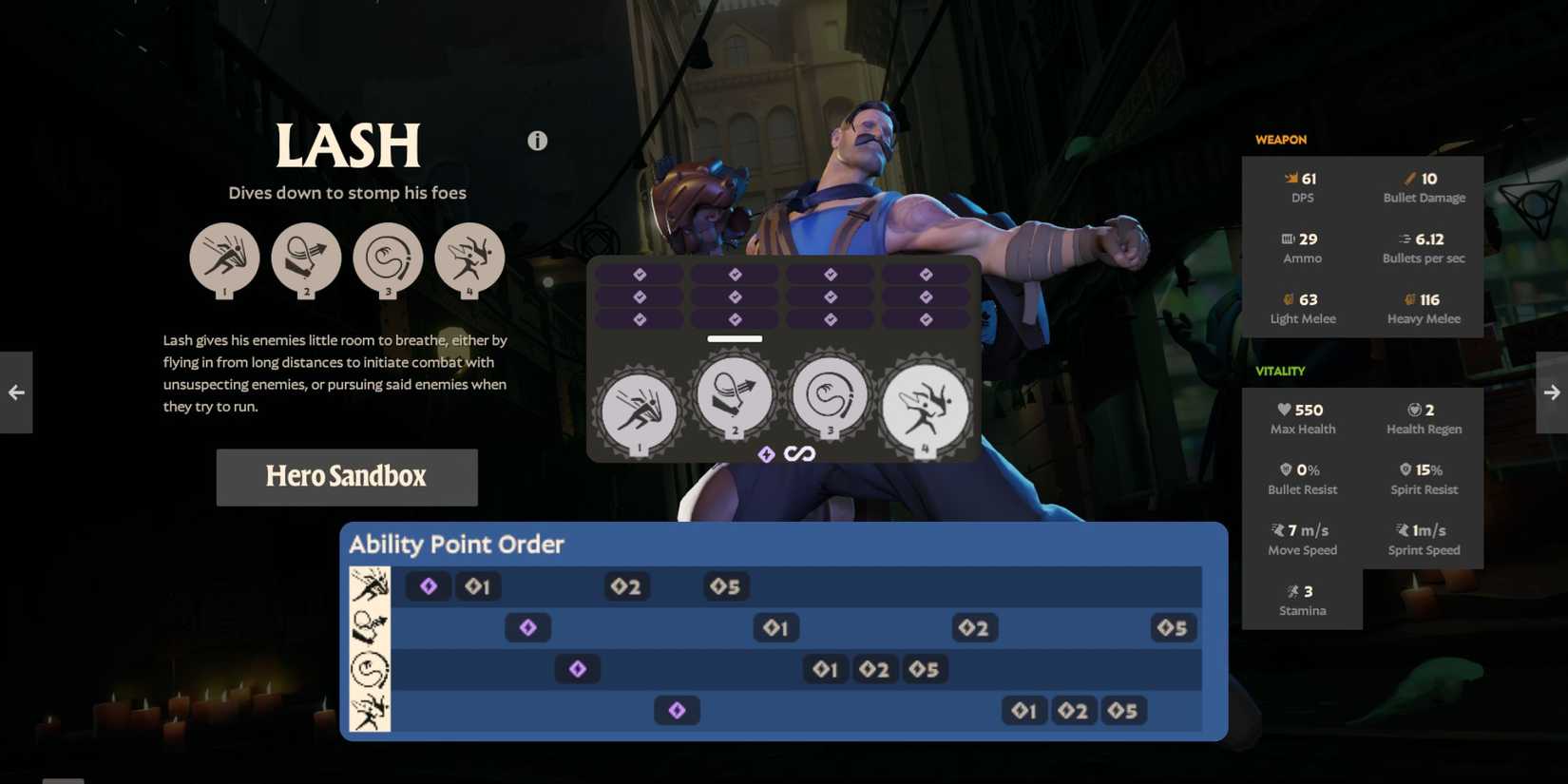Toggle the first upgrade diamond on Ground Strike

tap(639, 274)
